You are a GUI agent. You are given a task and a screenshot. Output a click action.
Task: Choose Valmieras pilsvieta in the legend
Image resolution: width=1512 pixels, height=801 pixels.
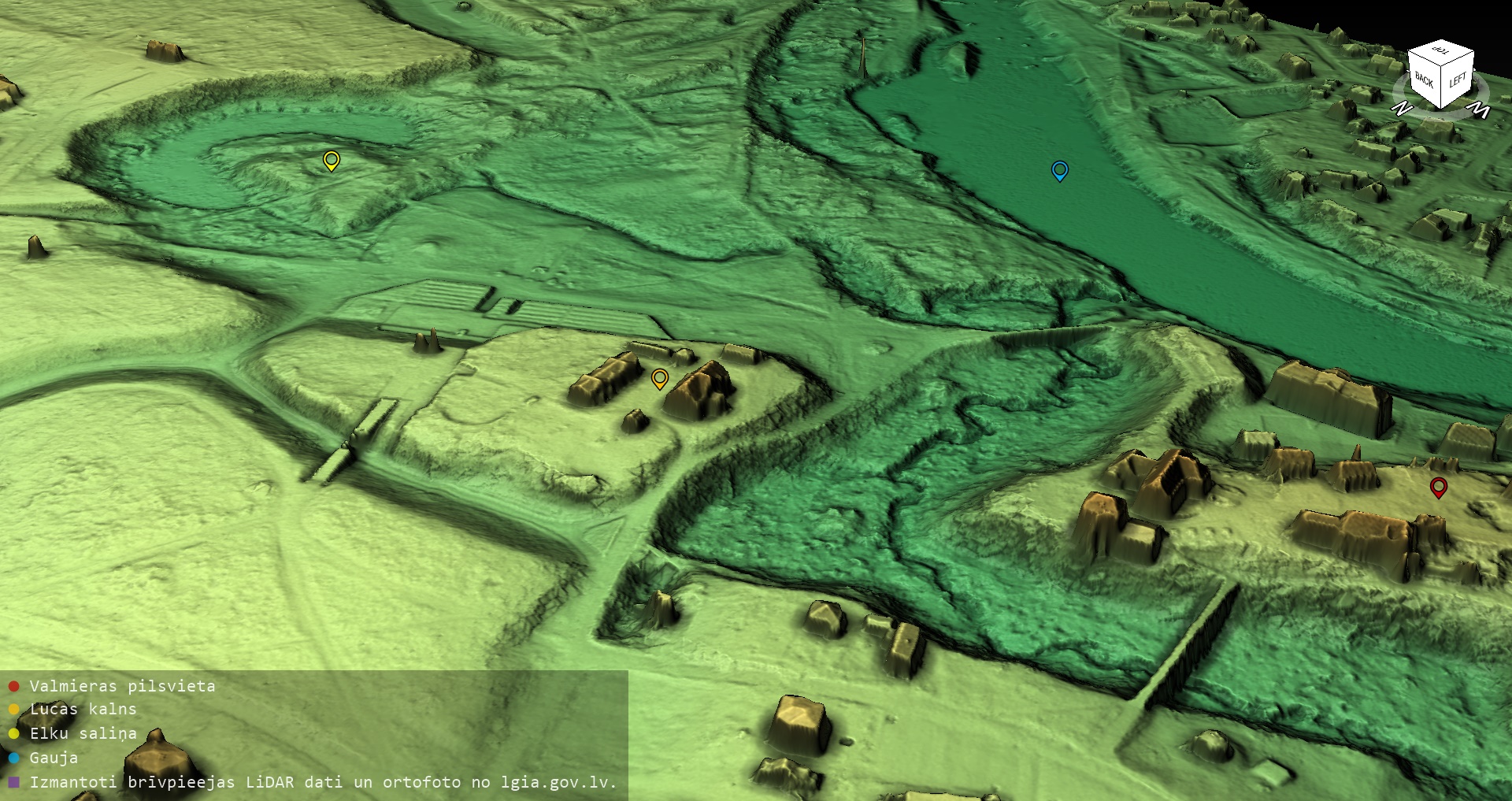coord(122,686)
